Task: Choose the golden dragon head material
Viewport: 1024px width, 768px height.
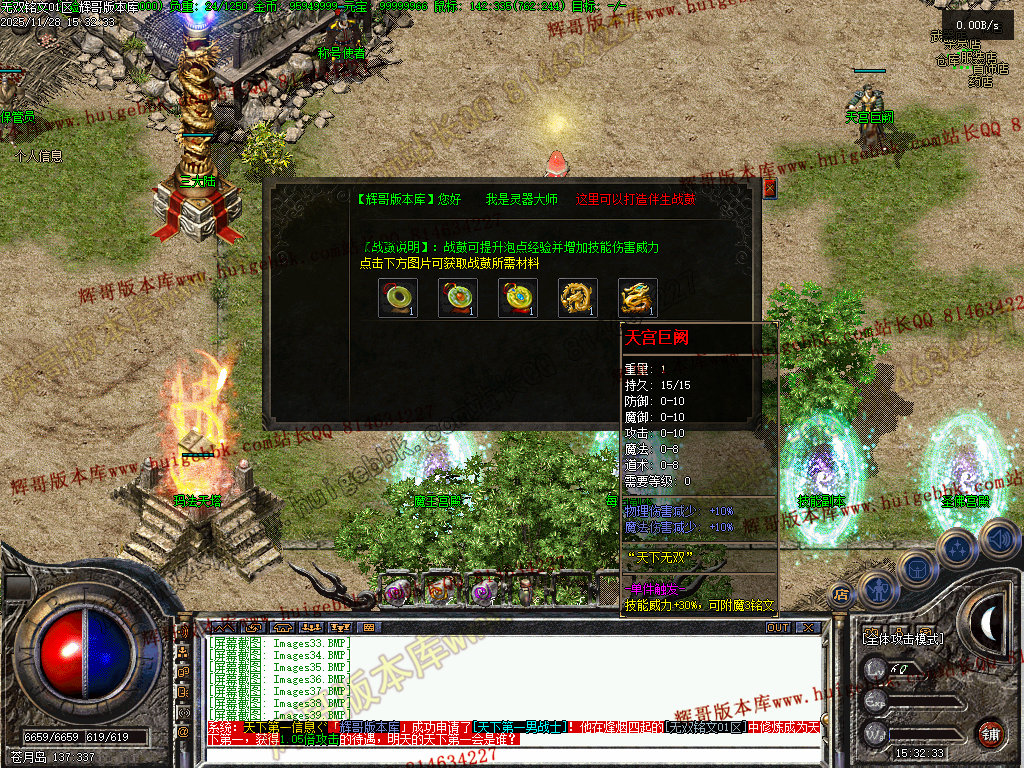Action: point(638,298)
